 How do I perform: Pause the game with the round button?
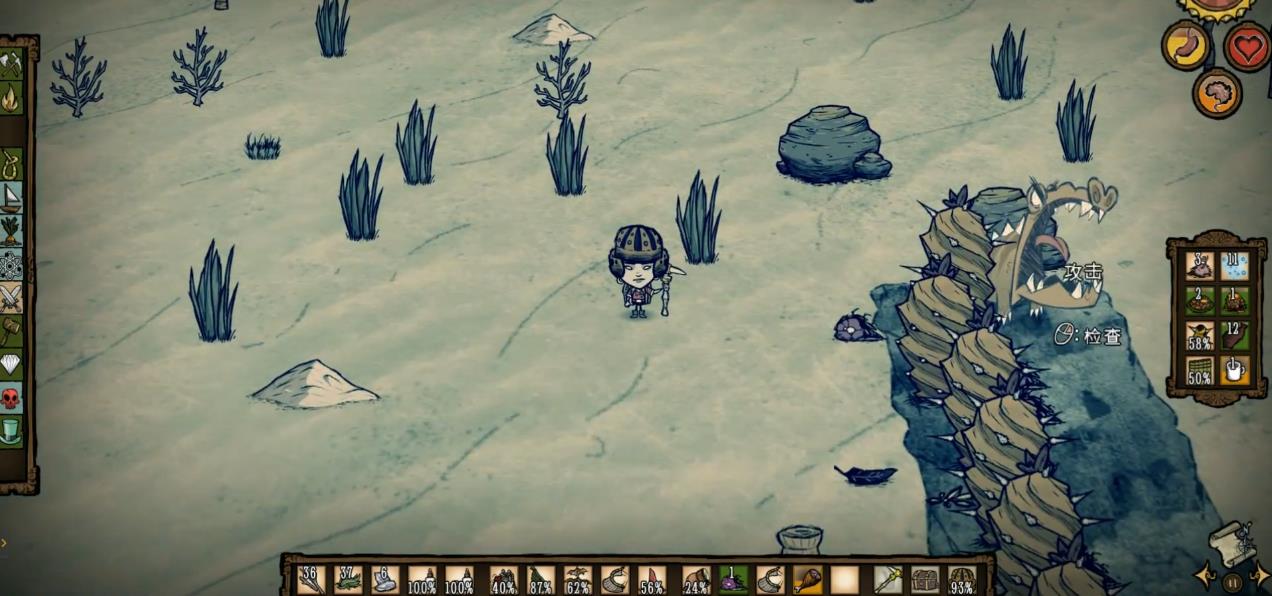click(x=1233, y=582)
